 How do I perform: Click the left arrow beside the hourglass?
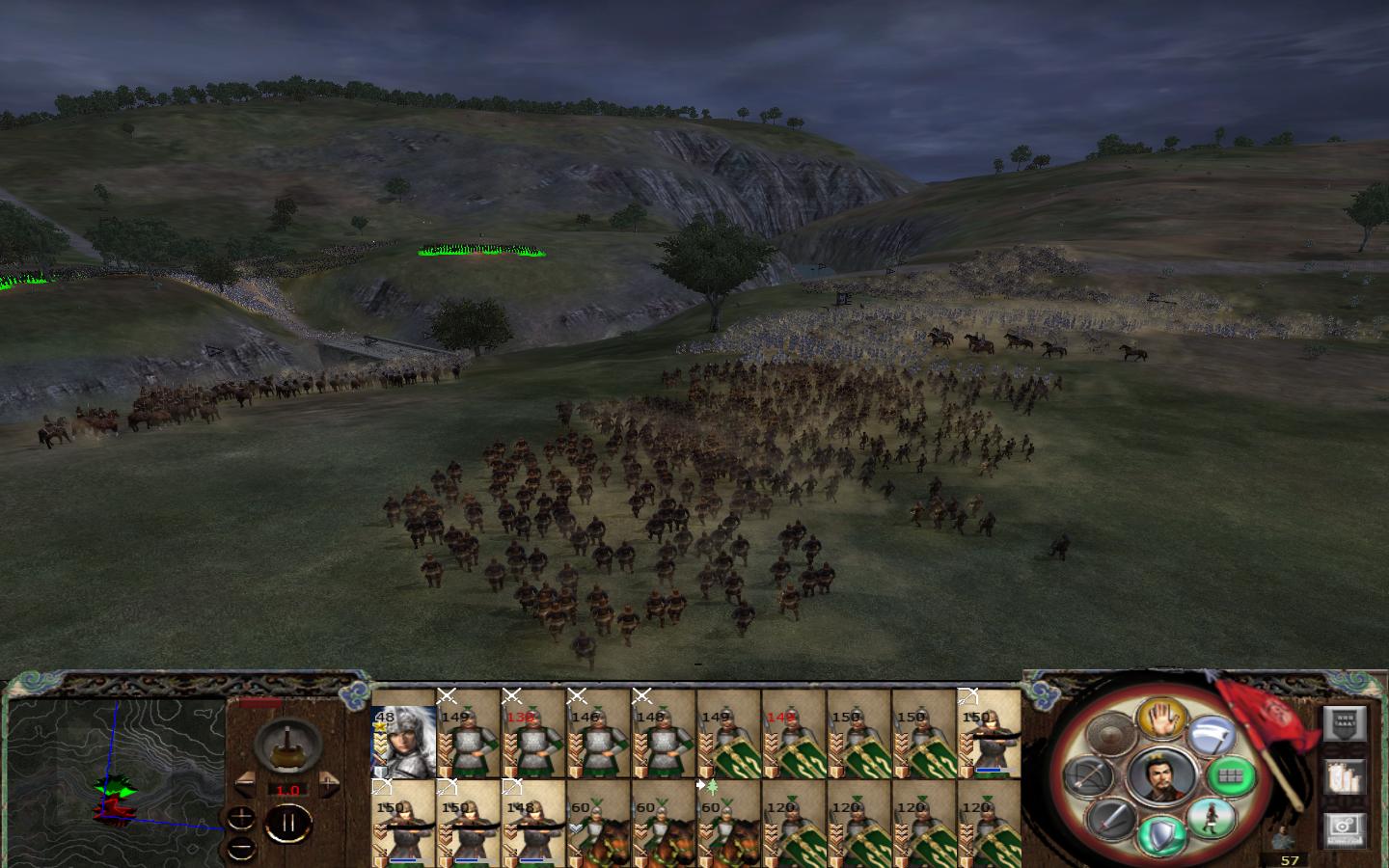tap(244, 784)
